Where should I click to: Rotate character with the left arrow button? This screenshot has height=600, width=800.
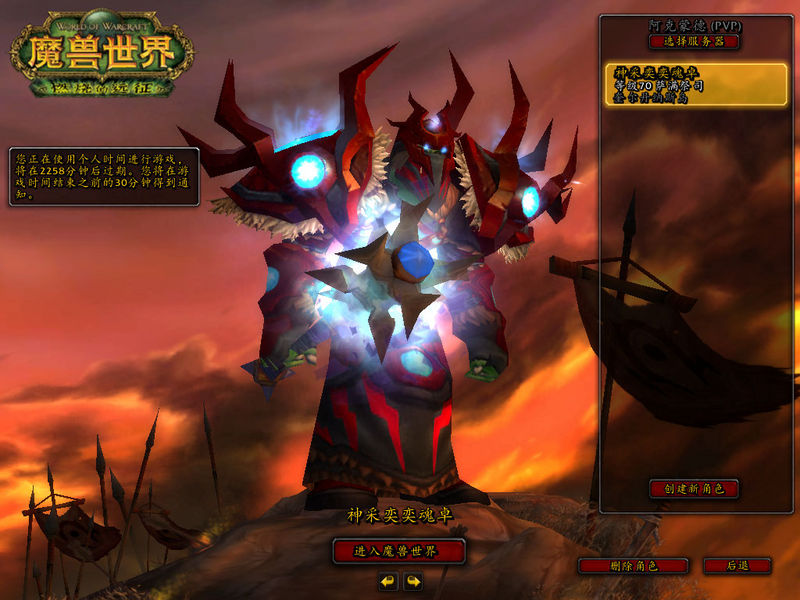tap(388, 580)
